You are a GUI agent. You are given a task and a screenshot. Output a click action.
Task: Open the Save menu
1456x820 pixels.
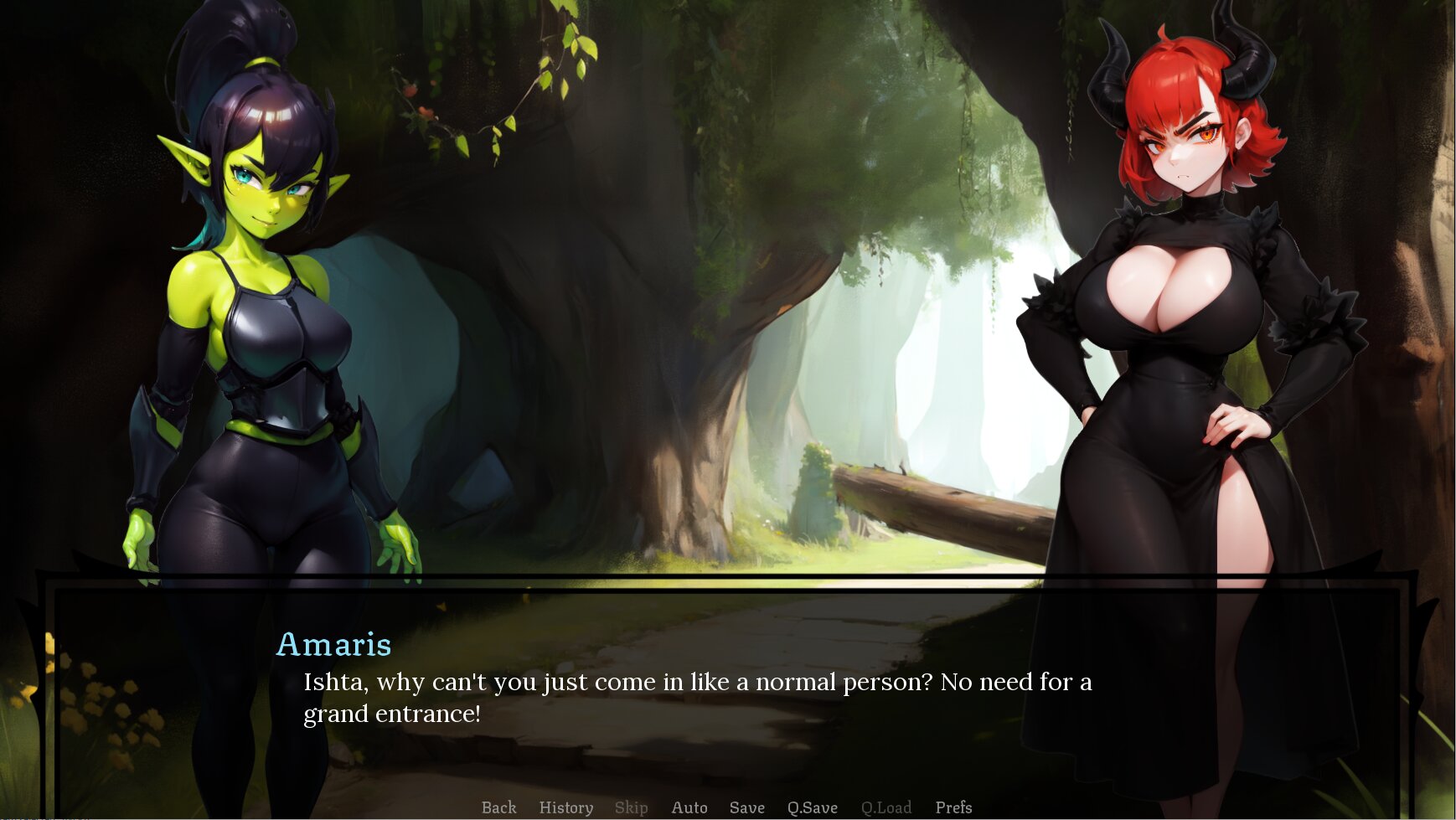(x=746, y=807)
